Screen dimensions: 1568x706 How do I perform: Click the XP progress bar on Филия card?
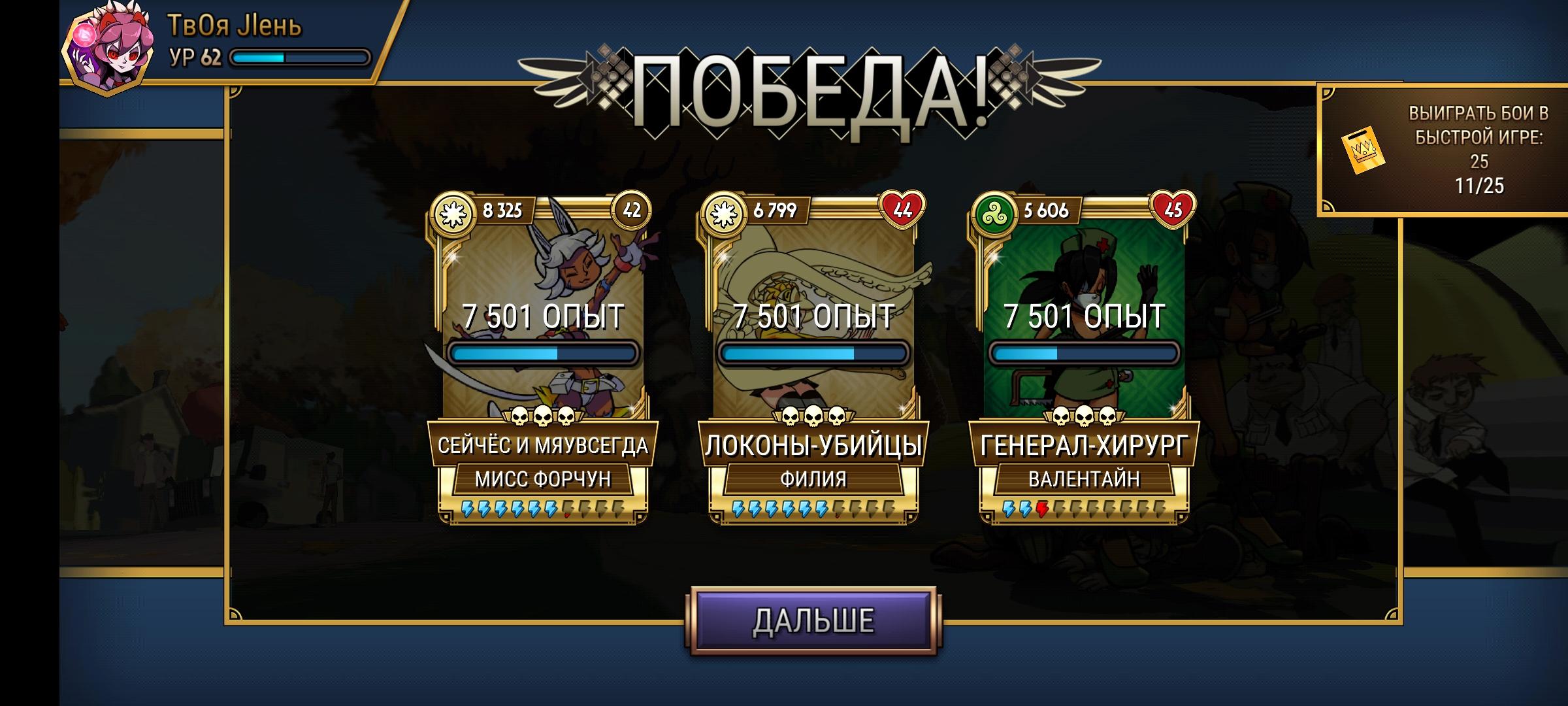coord(813,352)
